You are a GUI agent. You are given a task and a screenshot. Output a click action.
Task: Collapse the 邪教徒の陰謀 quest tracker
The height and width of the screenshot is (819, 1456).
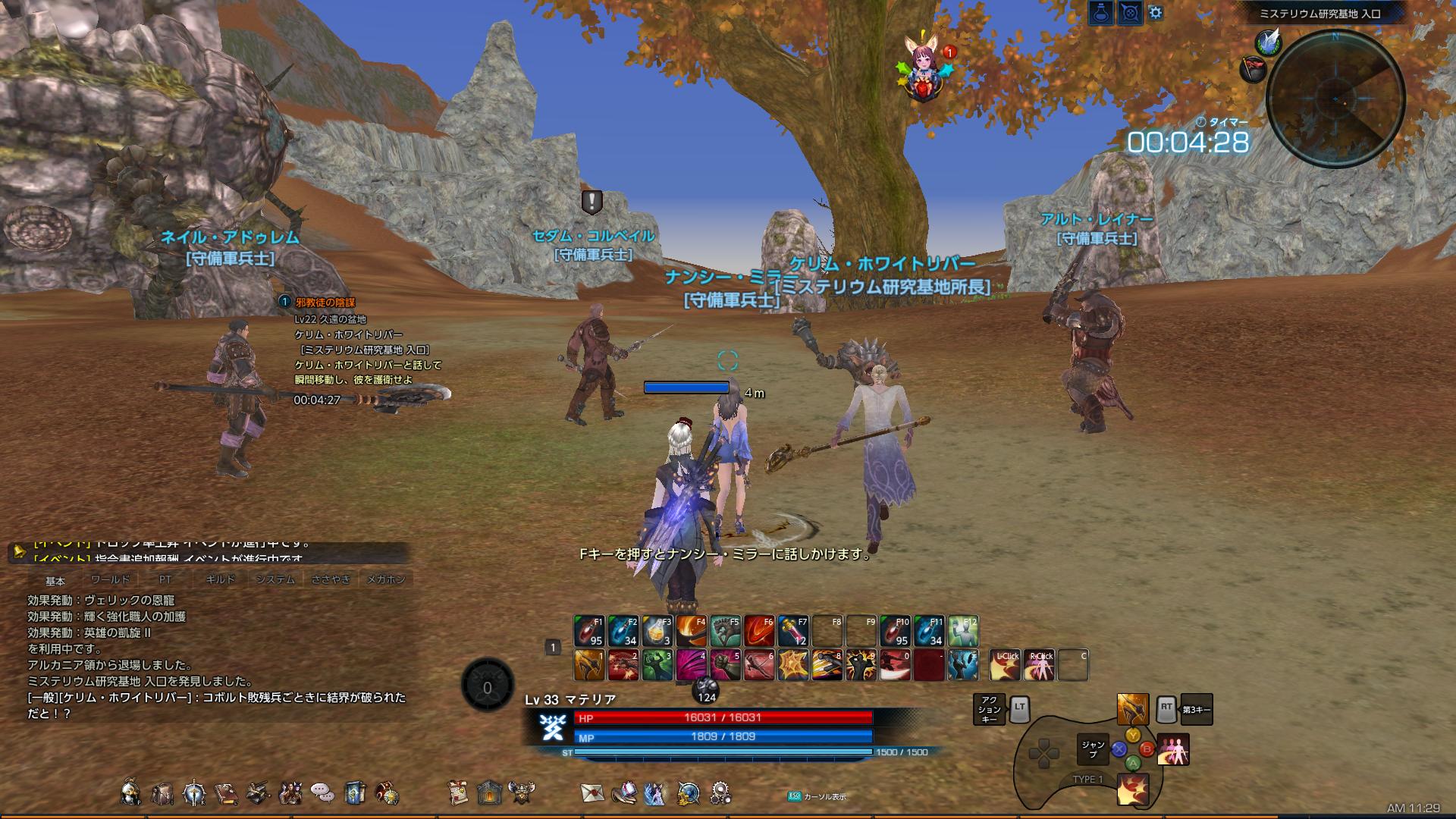pyautogui.click(x=284, y=301)
